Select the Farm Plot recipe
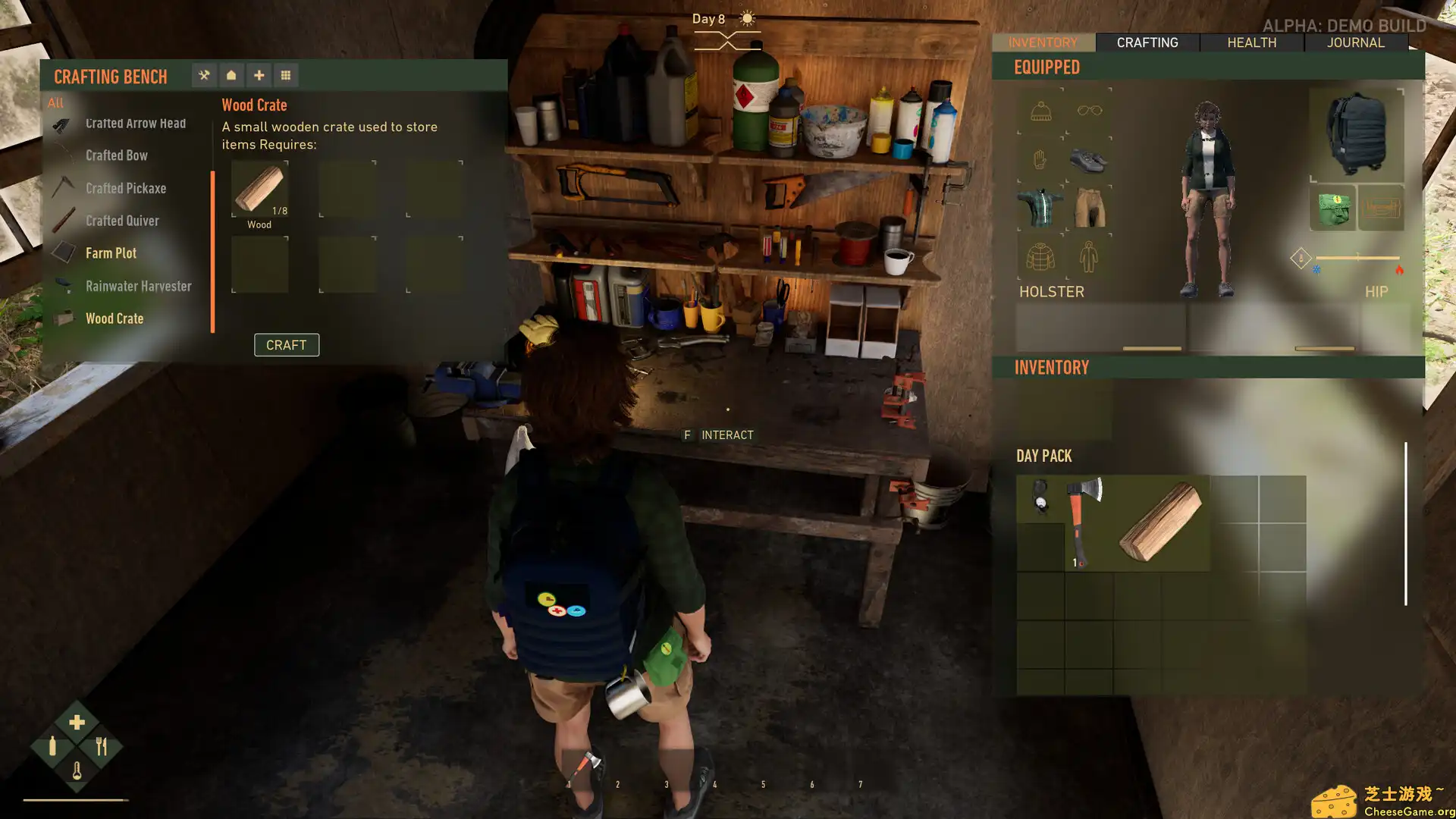The width and height of the screenshot is (1456, 819). pos(111,253)
